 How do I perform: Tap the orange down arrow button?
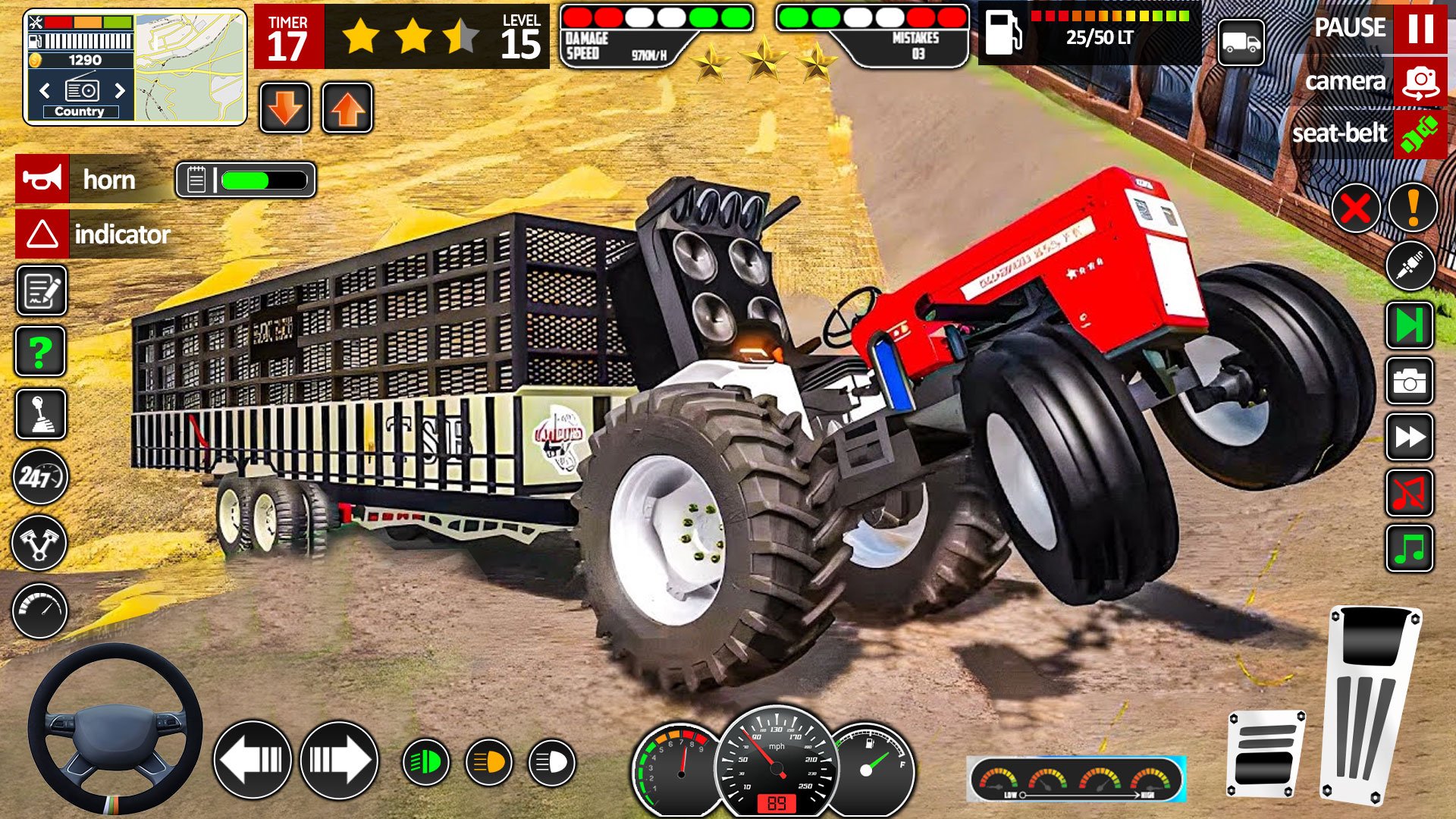285,108
